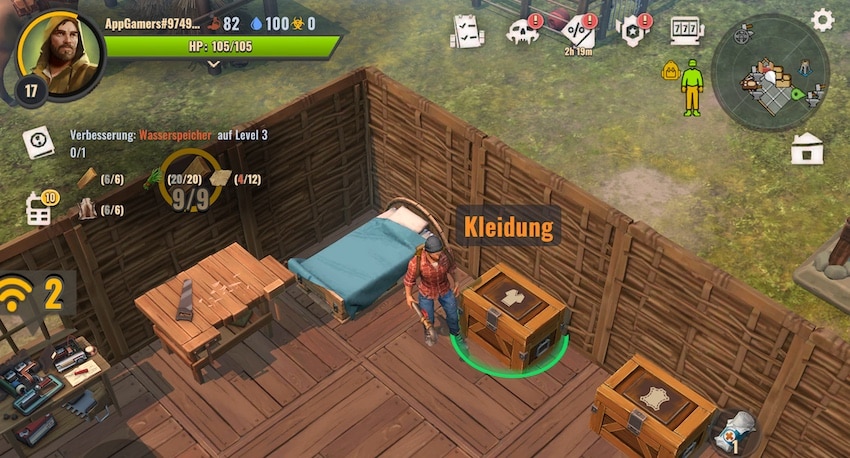The height and width of the screenshot is (458, 850).
Task: Tap the Kleidung chest label
Action: click(x=507, y=227)
